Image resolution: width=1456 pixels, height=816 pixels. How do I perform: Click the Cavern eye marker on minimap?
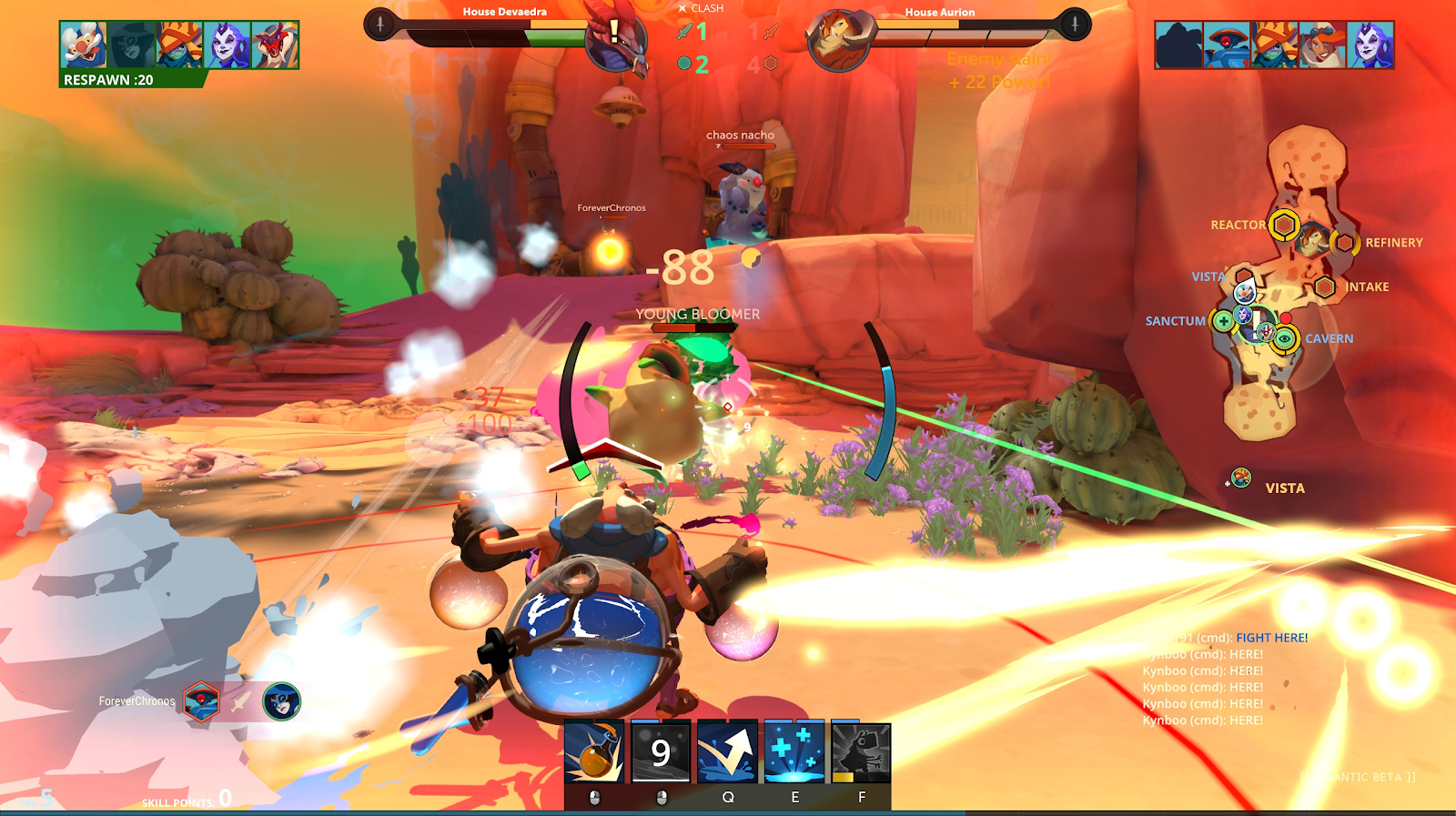point(1285,339)
